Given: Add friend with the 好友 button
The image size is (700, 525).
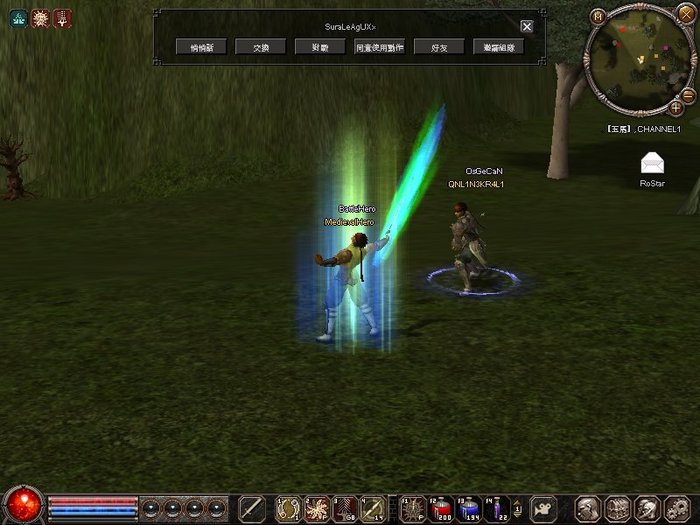Looking at the screenshot, I should point(438,47).
